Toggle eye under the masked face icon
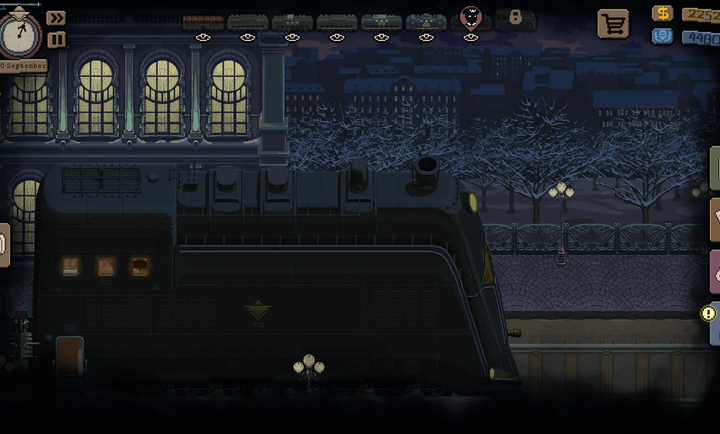 (470, 38)
